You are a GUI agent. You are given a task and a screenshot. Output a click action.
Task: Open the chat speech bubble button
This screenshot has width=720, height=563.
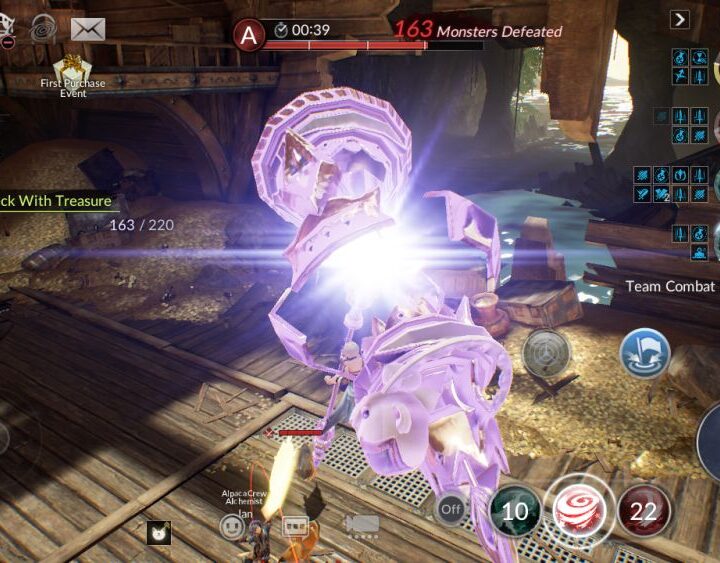click(295, 526)
